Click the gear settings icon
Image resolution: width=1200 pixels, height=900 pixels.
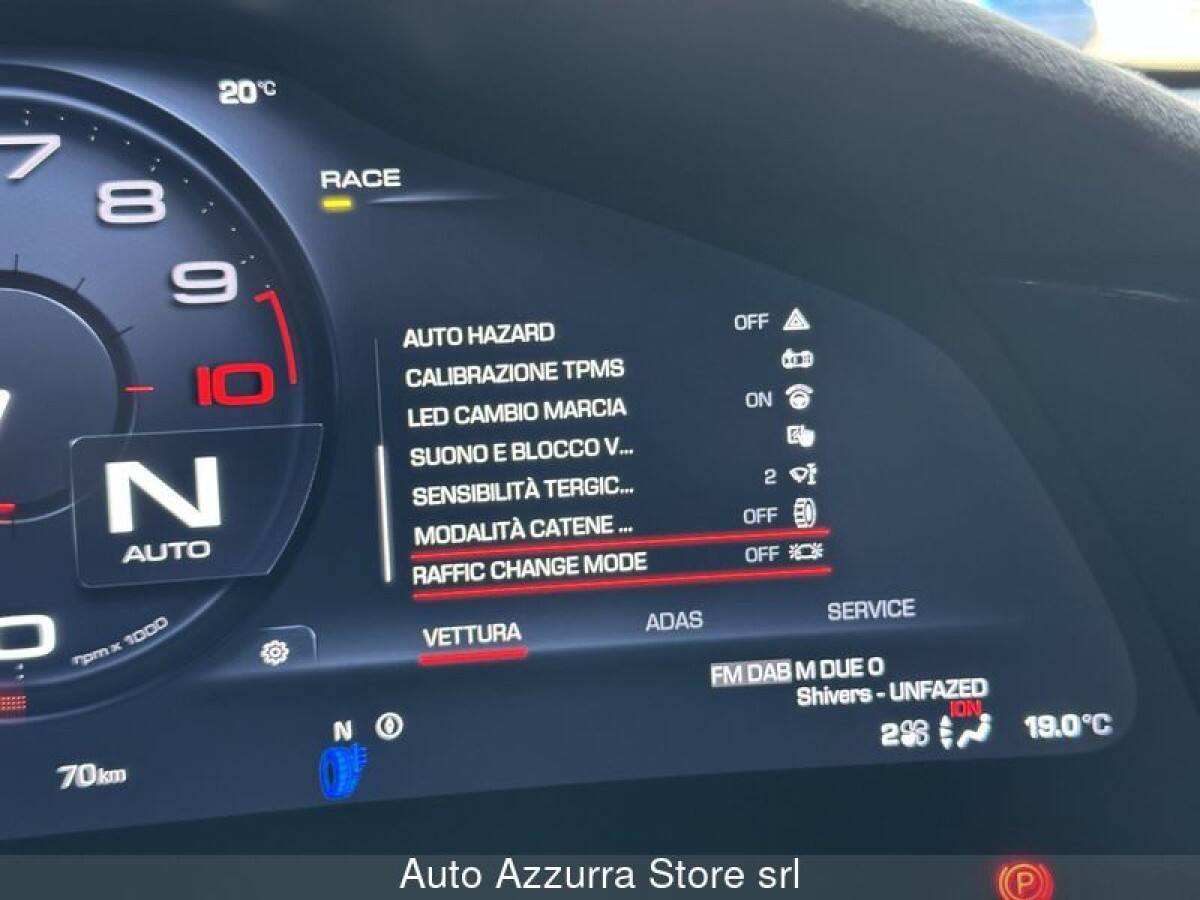(x=274, y=652)
